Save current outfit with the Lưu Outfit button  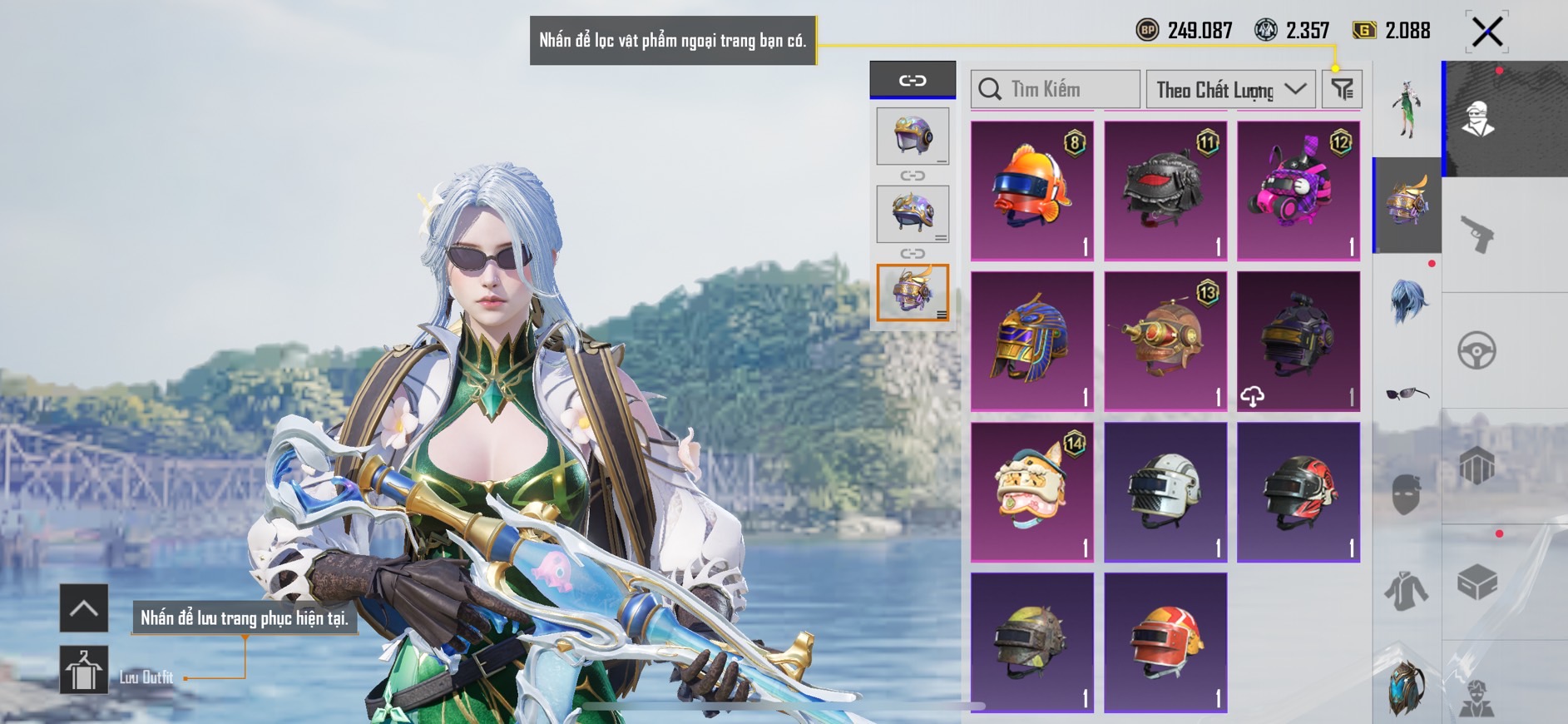(x=84, y=671)
